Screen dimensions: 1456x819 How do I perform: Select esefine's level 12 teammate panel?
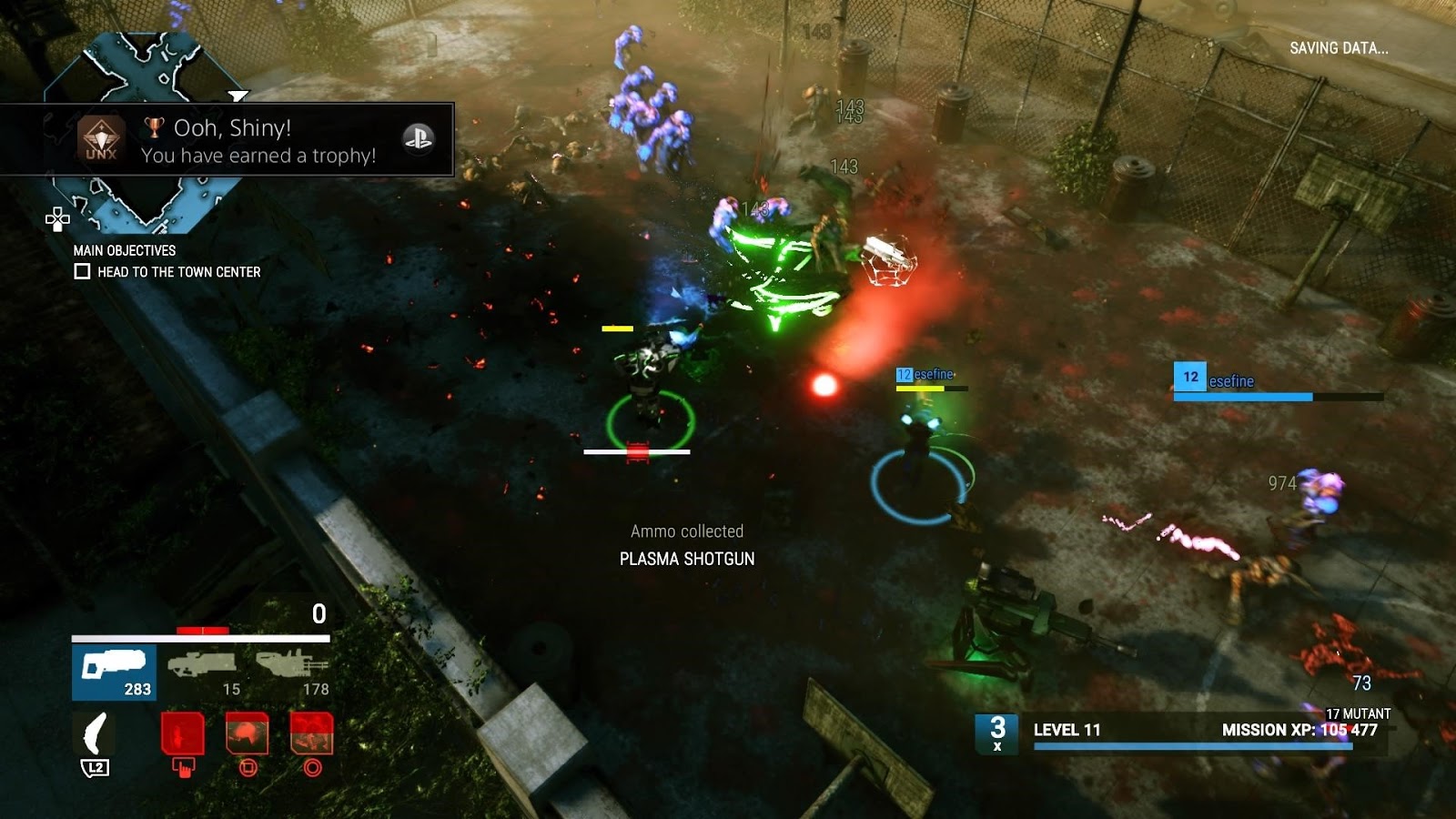[x=1278, y=383]
